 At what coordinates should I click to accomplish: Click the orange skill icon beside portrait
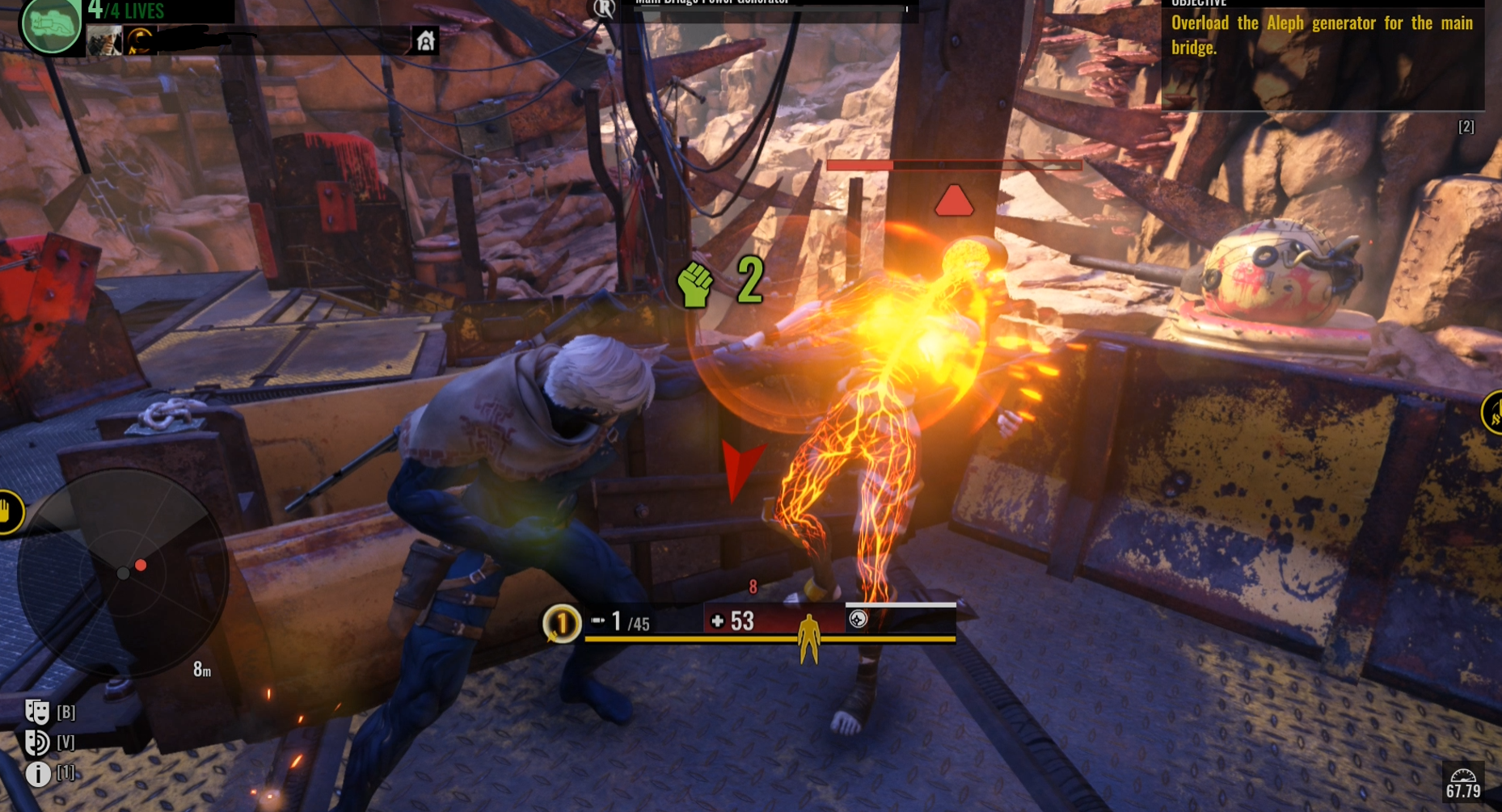(140, 40)
